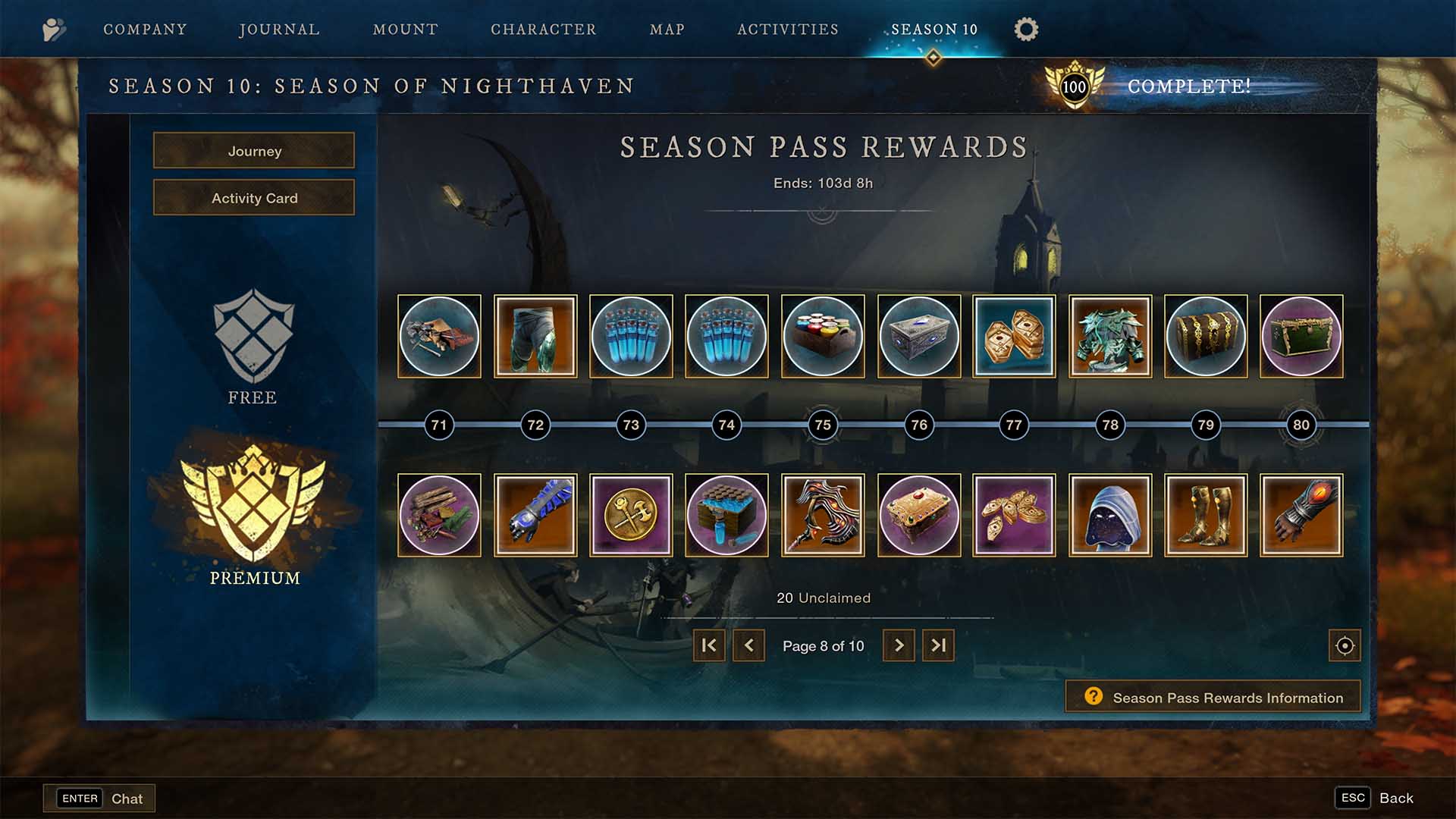The image size is (1456, 819).
Task: Jump to the last rewards page
Action: (x=938, y=645)
